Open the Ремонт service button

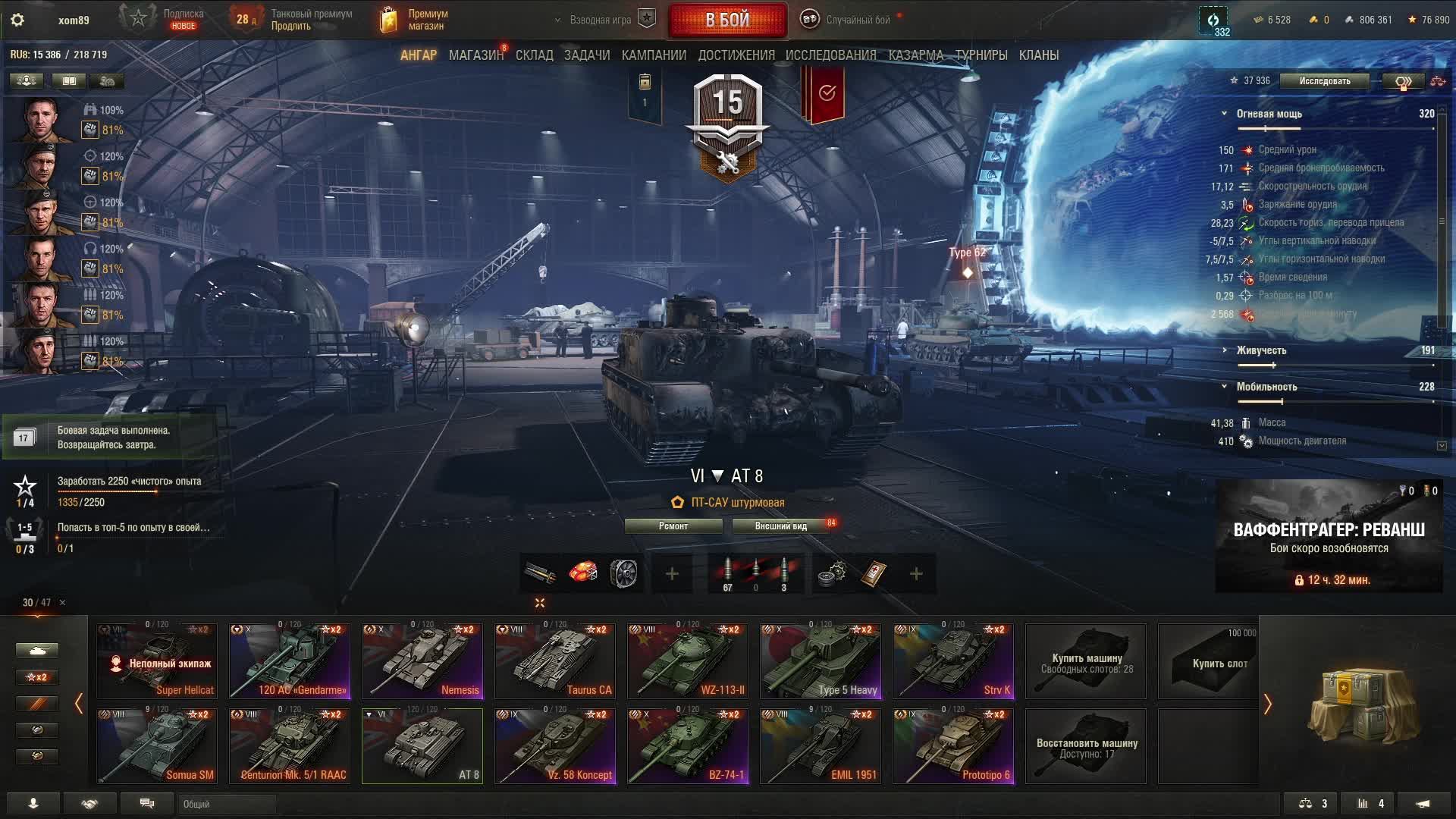(x=673, y=526)
